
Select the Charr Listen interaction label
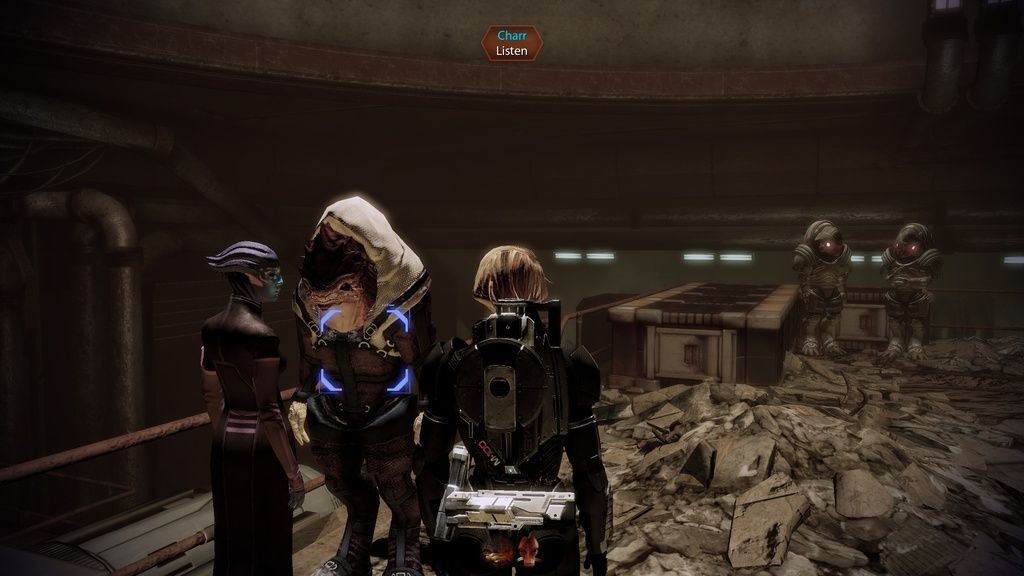point(511,43)
